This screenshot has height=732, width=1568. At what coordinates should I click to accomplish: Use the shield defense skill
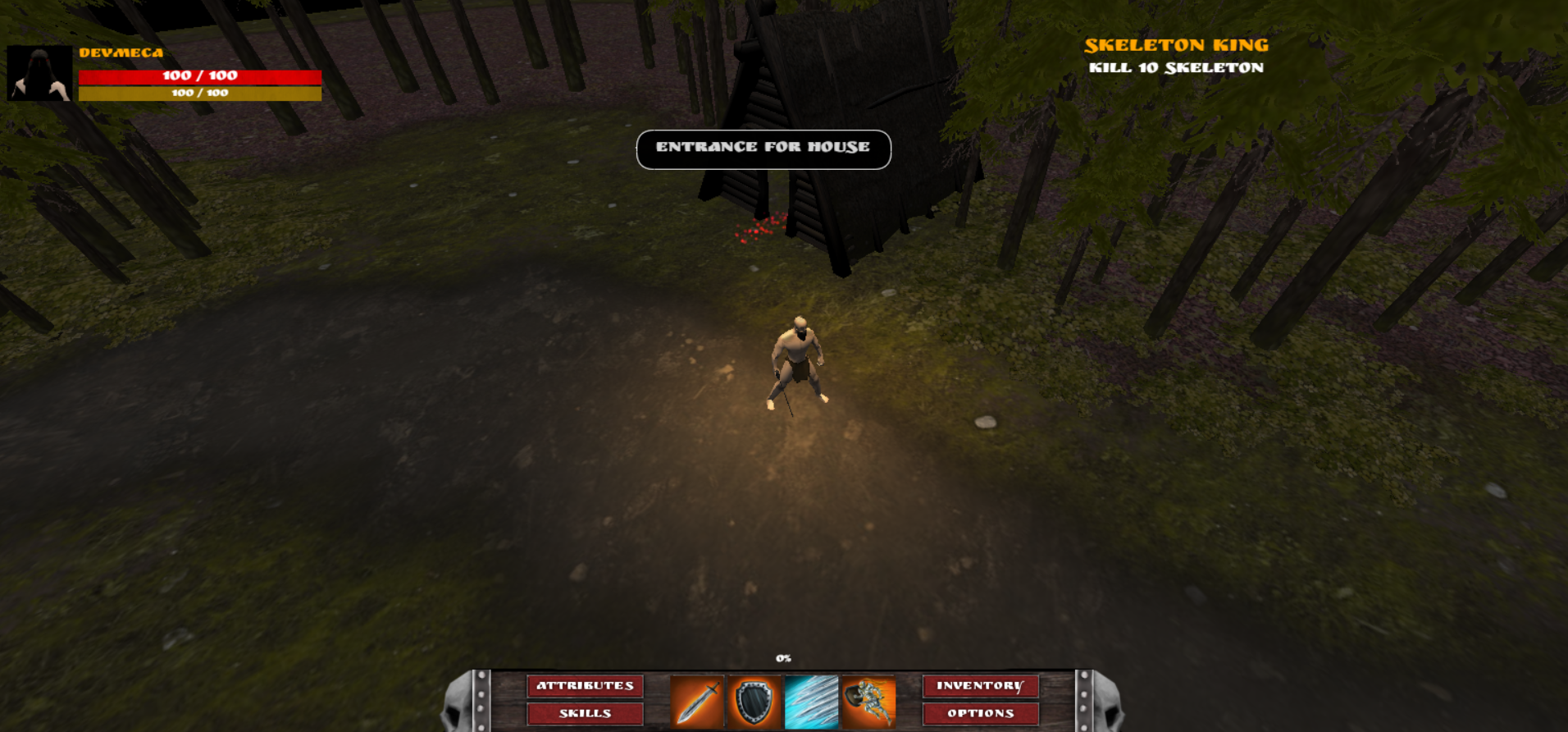coord(754,702)
